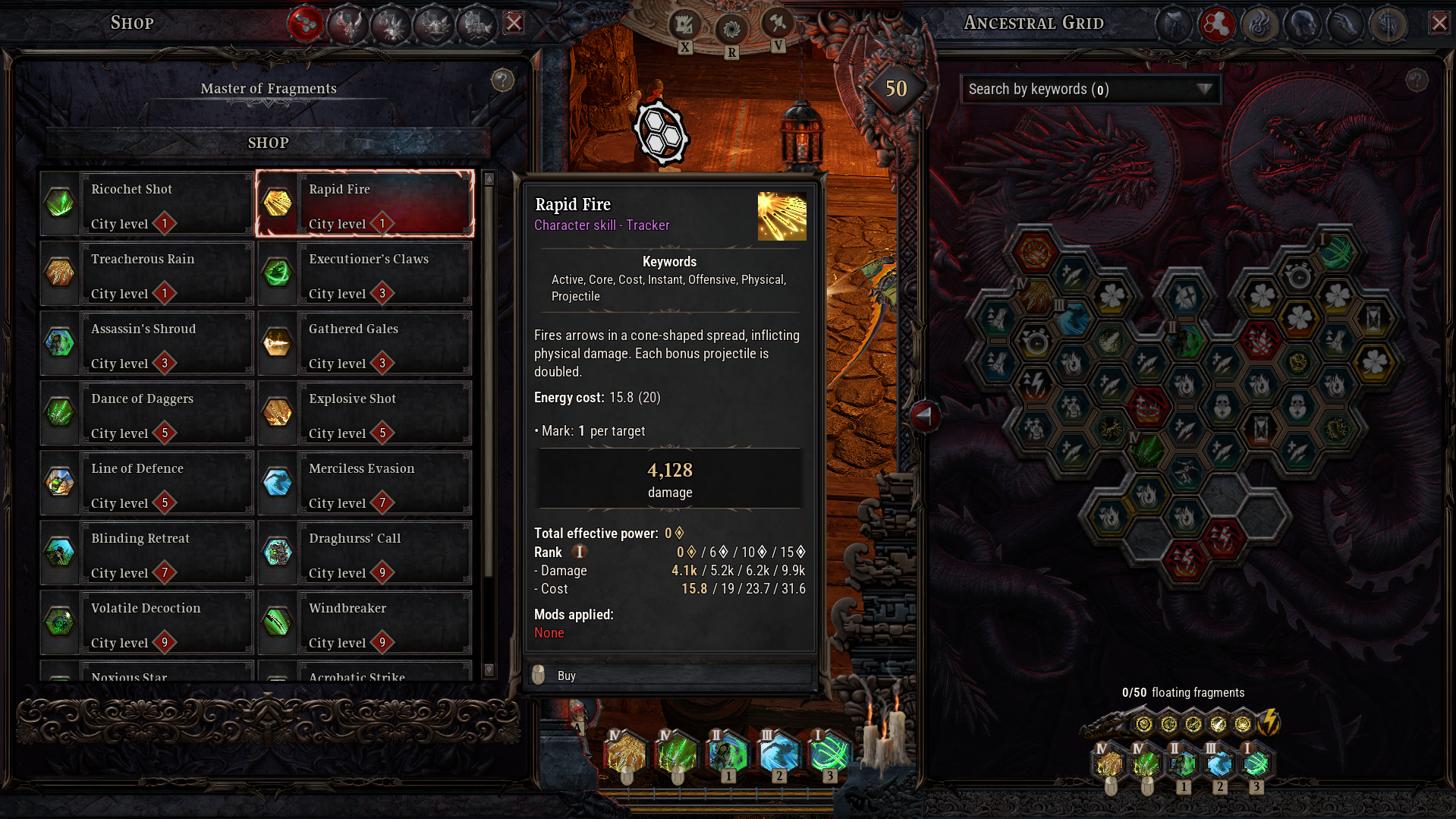The width and height of the screenshot is (1456, 819).
Task: Select Draghurss' Call skill entry
Action: tap(365, 553)
